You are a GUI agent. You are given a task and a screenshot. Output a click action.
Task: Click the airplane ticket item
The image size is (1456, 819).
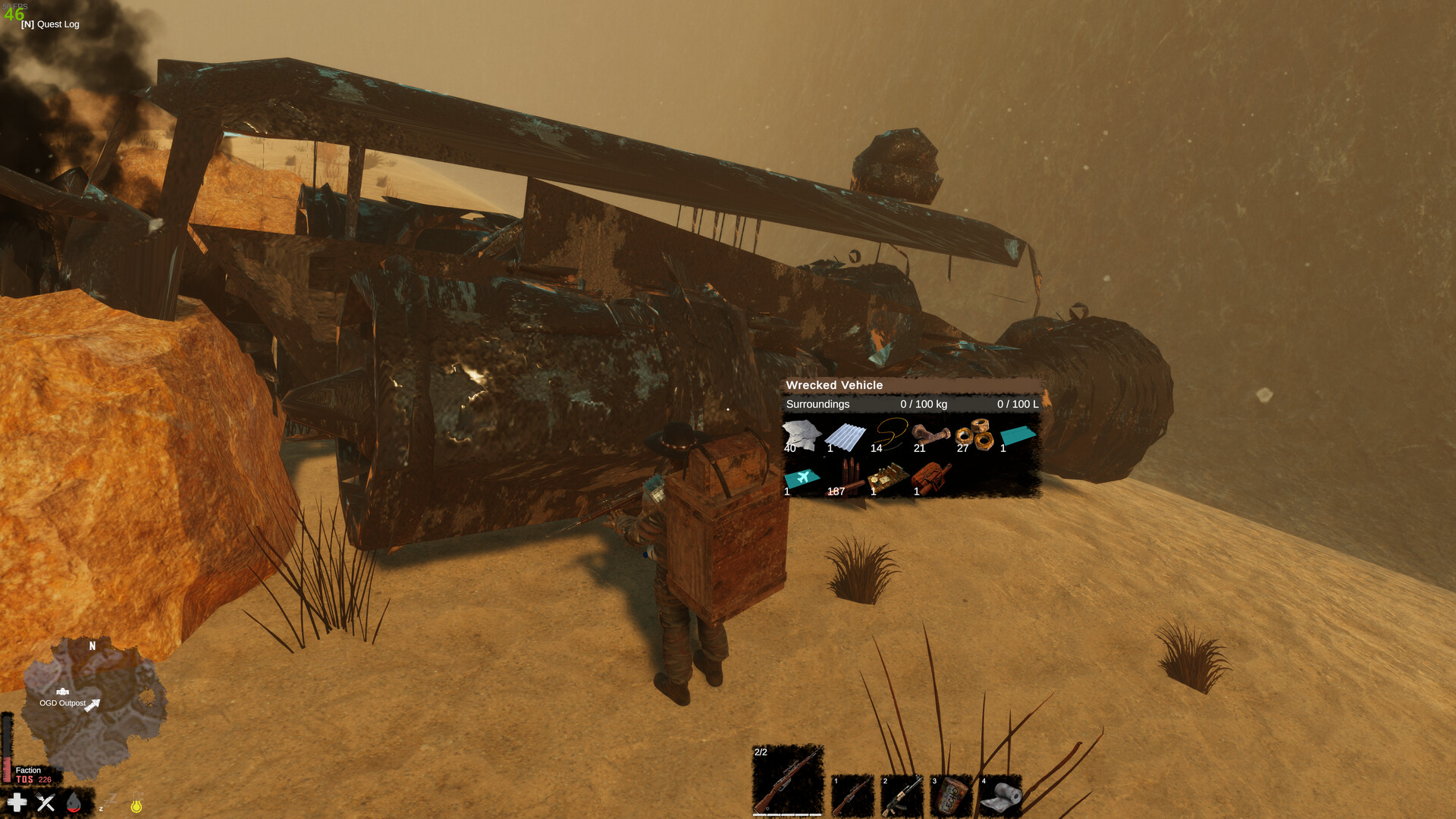[802, 475]
